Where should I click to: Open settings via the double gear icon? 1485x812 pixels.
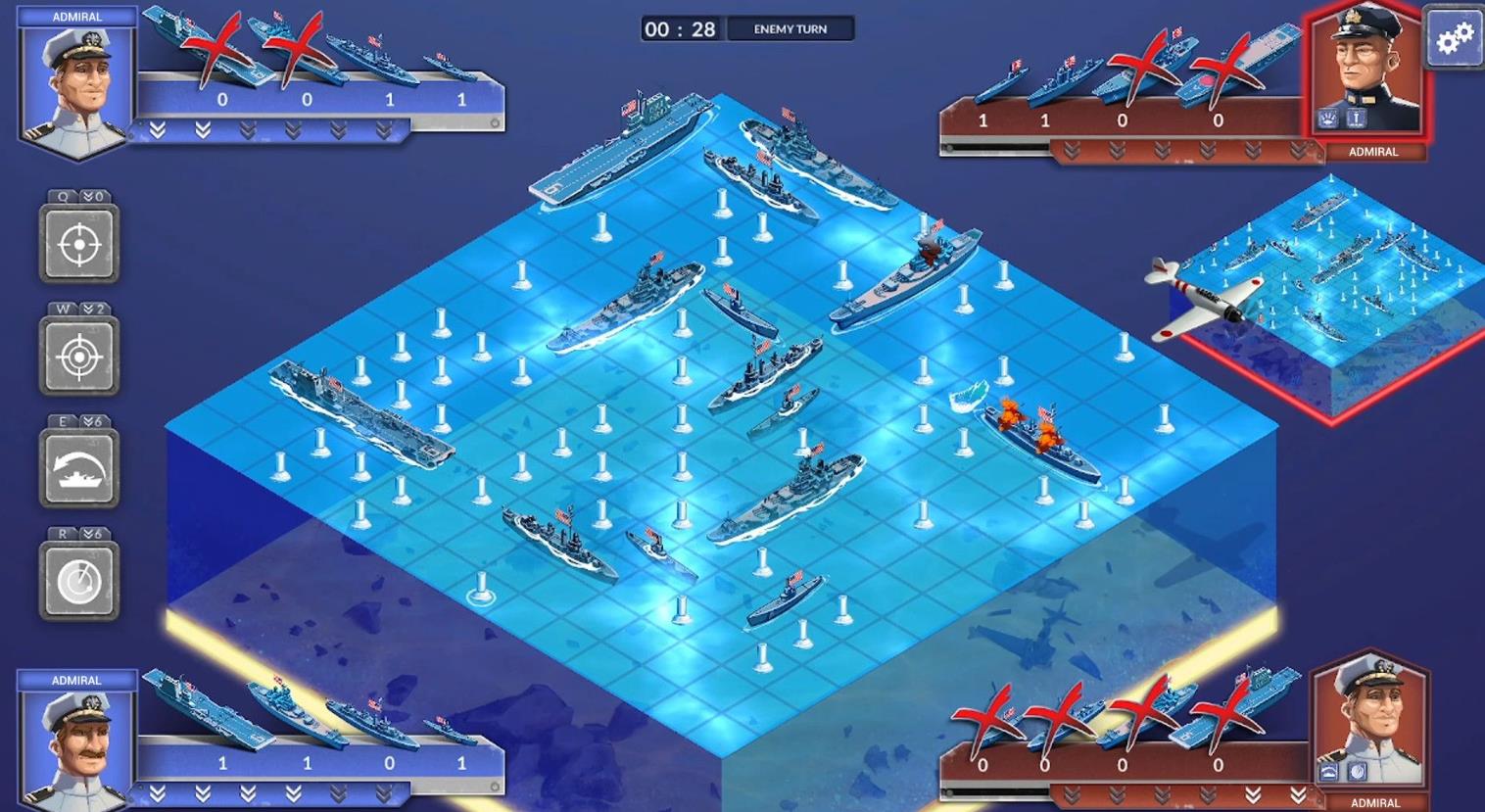1457,37
